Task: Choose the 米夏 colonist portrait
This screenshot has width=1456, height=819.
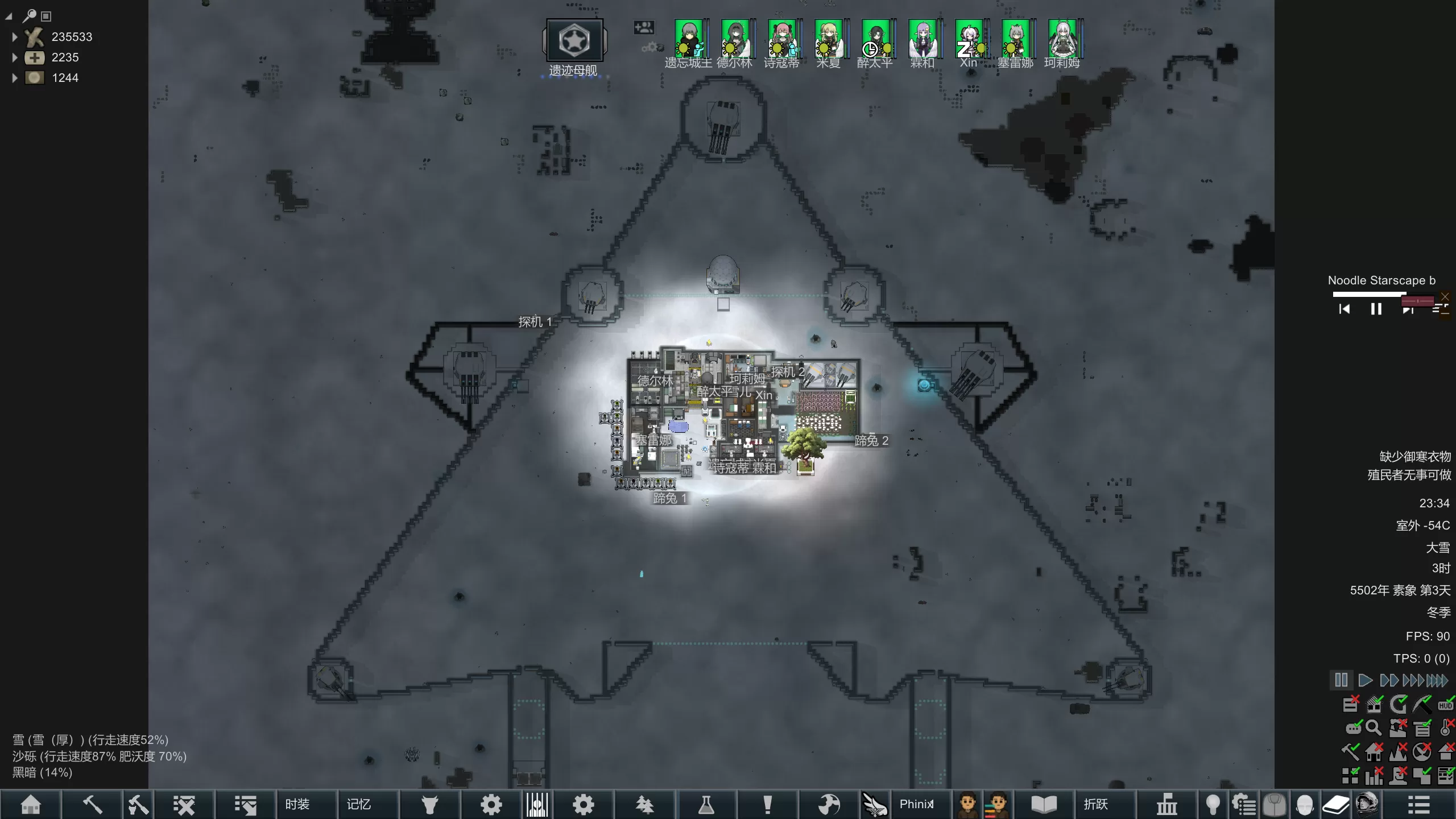Action: tap(828, 39)
